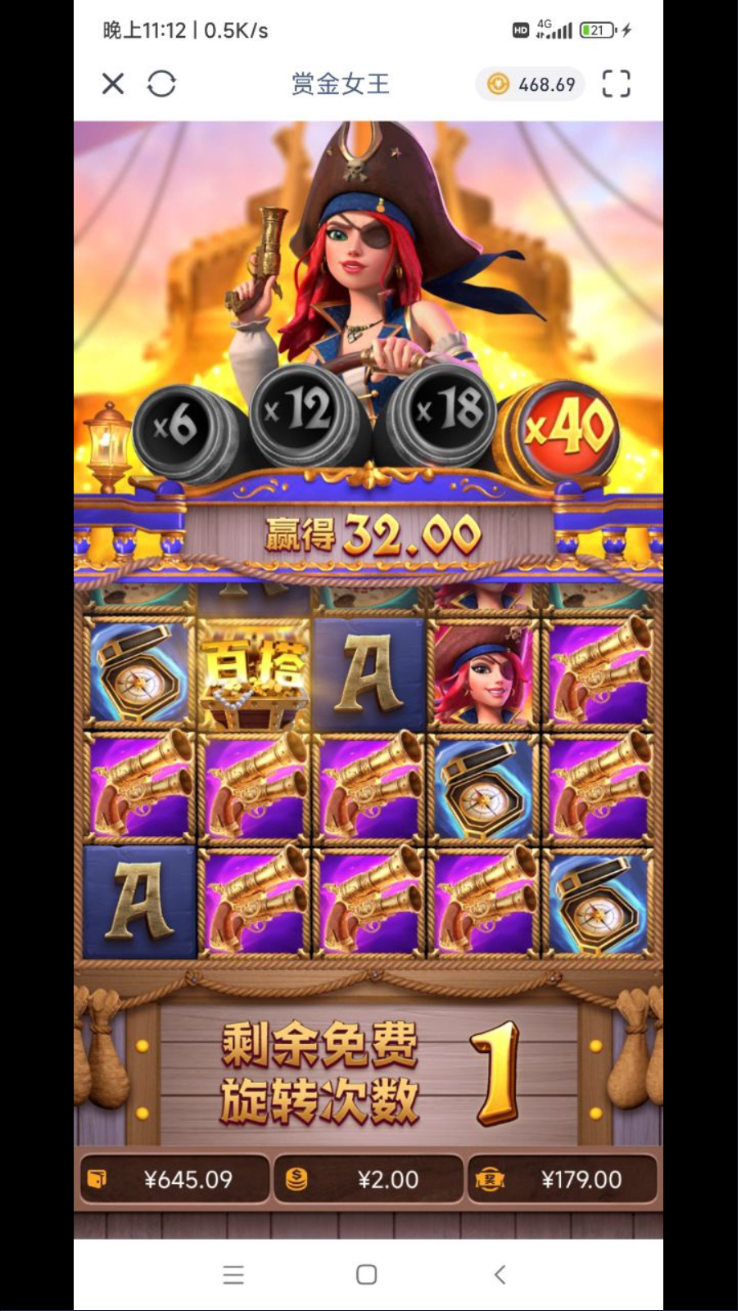Open the ¥645.09 wallet balance panel

click(174, 1180)
